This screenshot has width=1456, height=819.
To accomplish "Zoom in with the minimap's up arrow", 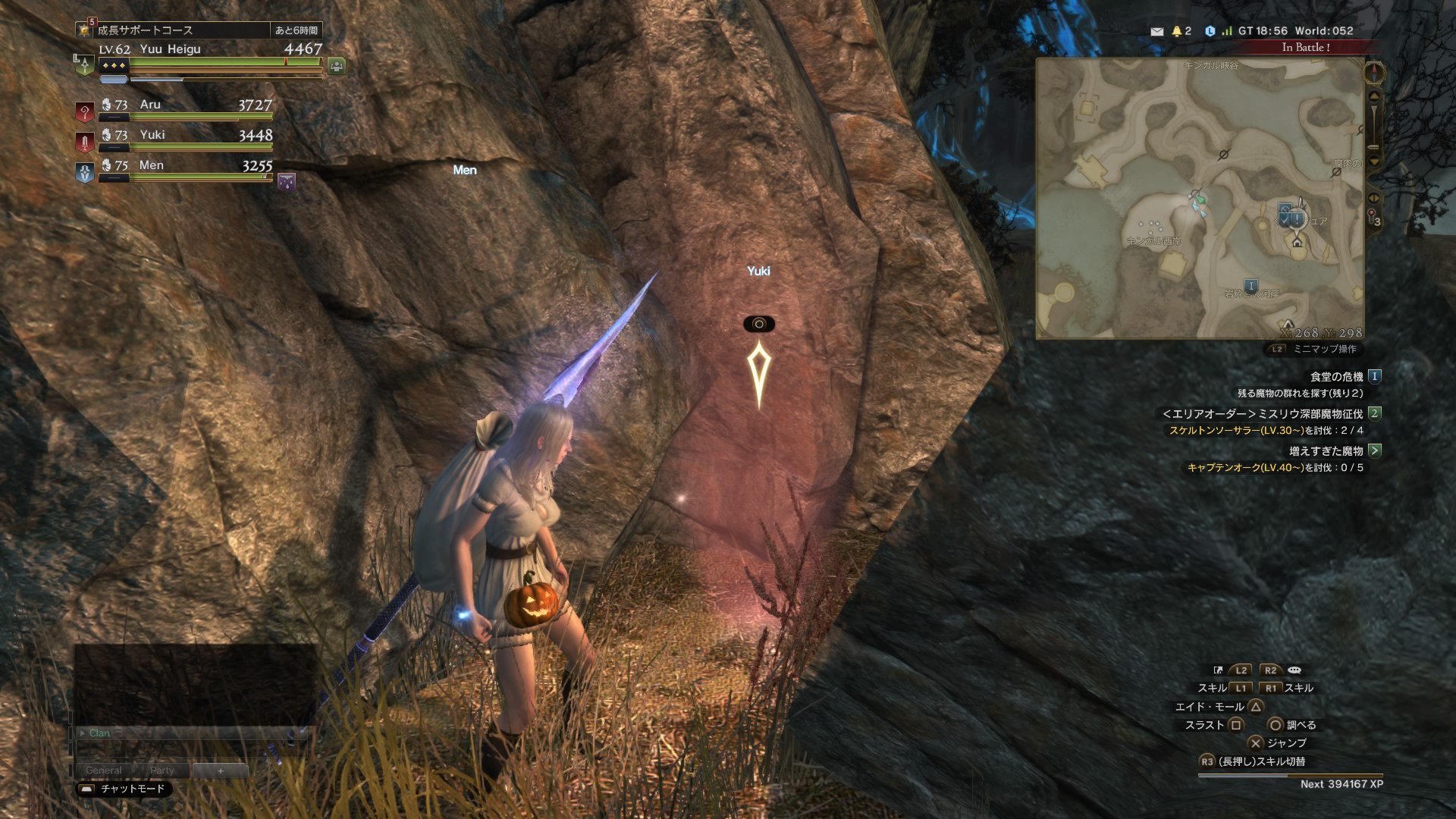I will pos(1374,96).
